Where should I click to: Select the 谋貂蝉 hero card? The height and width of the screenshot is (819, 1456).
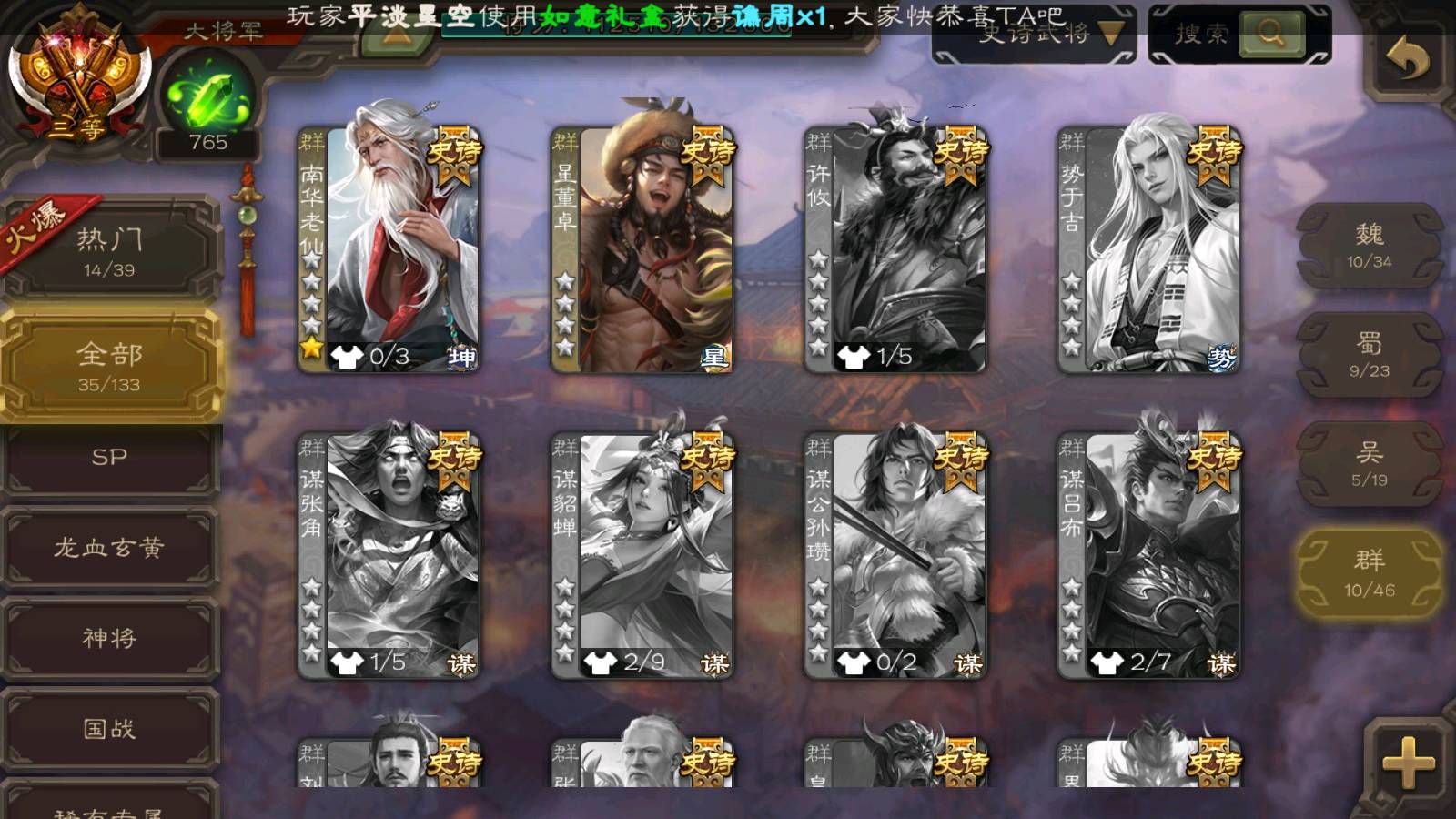click(x=642, y=555)
